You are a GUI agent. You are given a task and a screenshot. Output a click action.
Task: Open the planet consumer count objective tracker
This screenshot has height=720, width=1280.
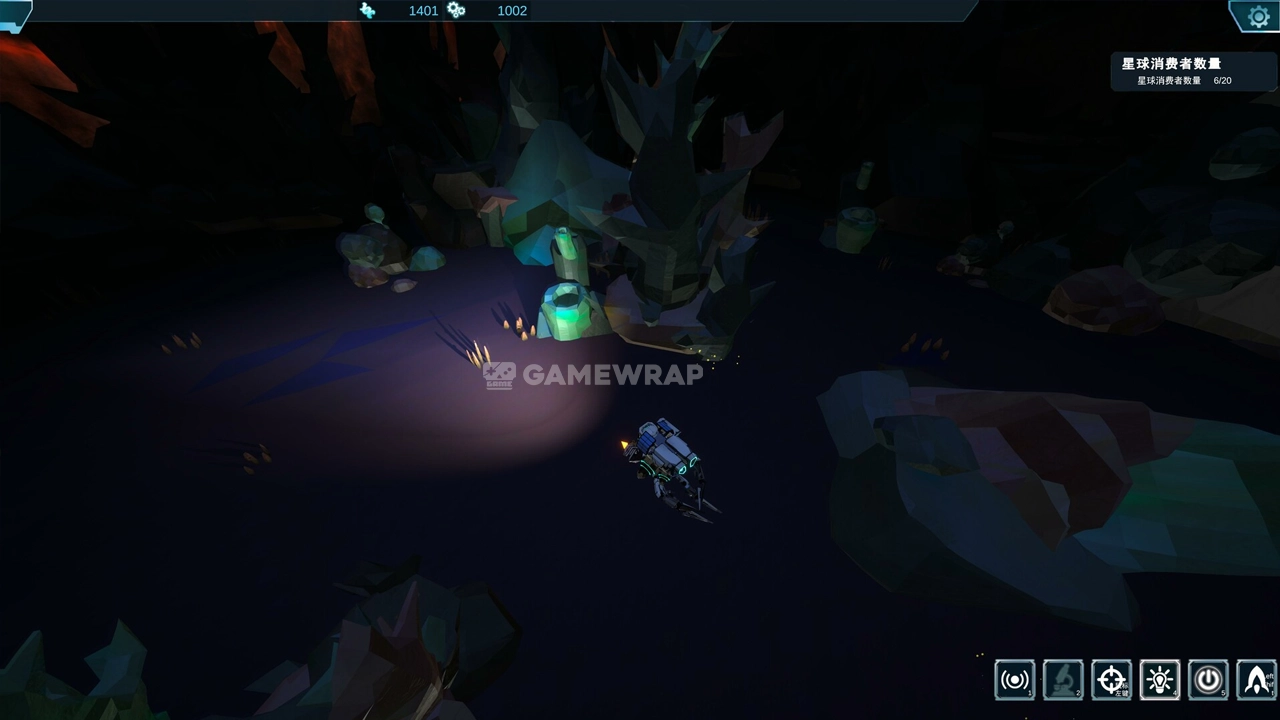tap(1193, 71)
